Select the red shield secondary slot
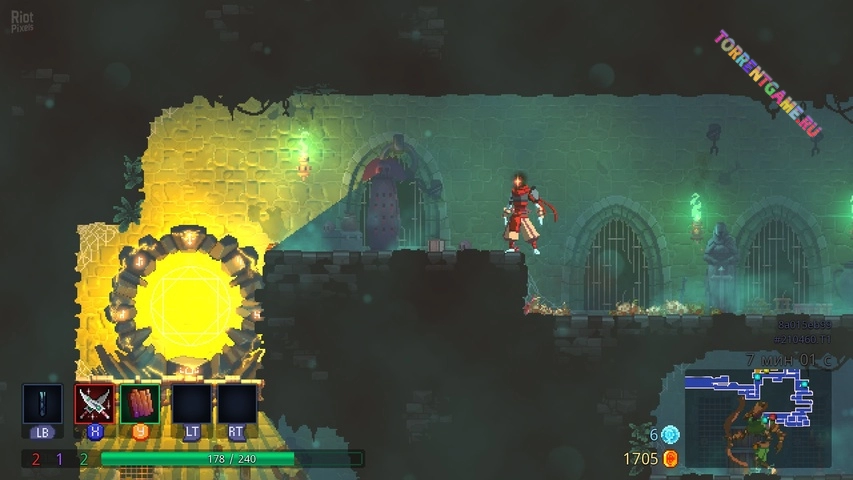The height and width of the screenshot is (480, 853). [140, 404]
